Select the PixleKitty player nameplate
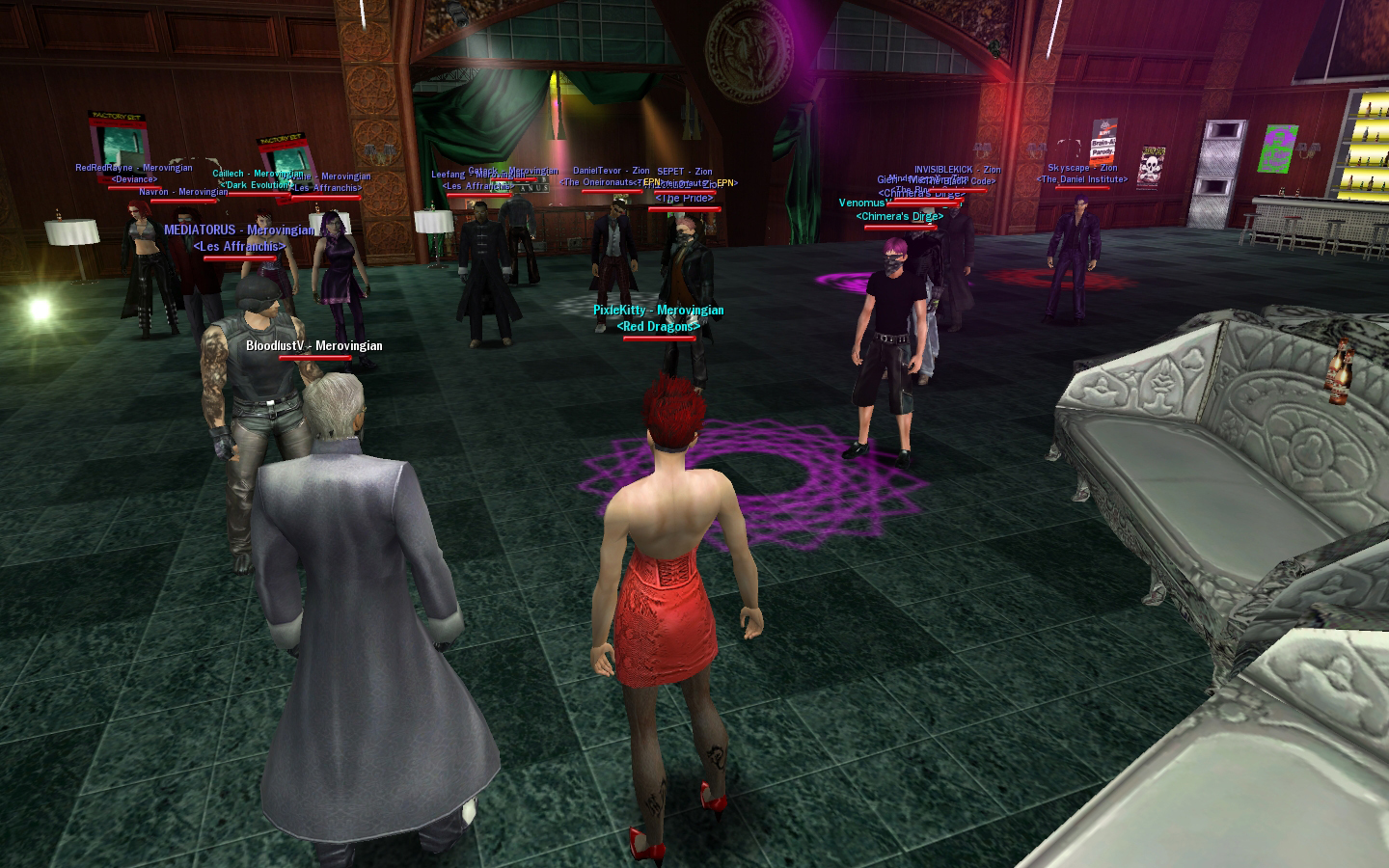Viewport: 1389px width, 868px height. (x=658, y=311)
